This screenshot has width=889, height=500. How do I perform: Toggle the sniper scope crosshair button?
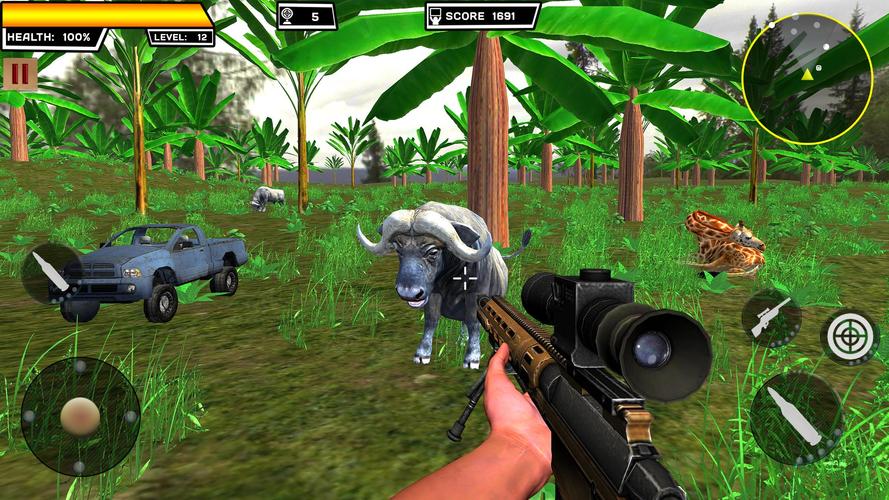tap(849, 336)
